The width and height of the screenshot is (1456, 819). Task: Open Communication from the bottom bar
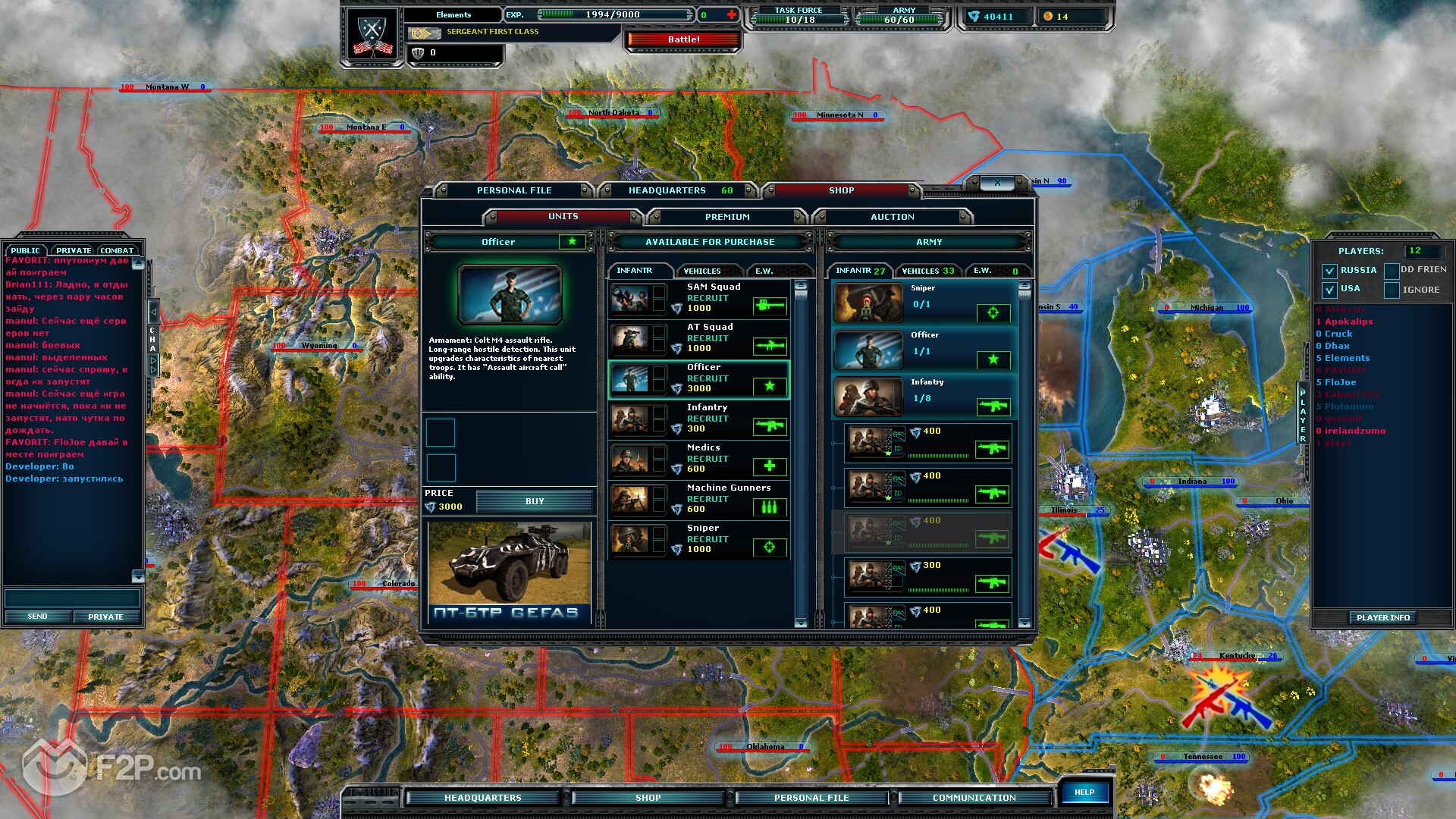tap(974, 798)
